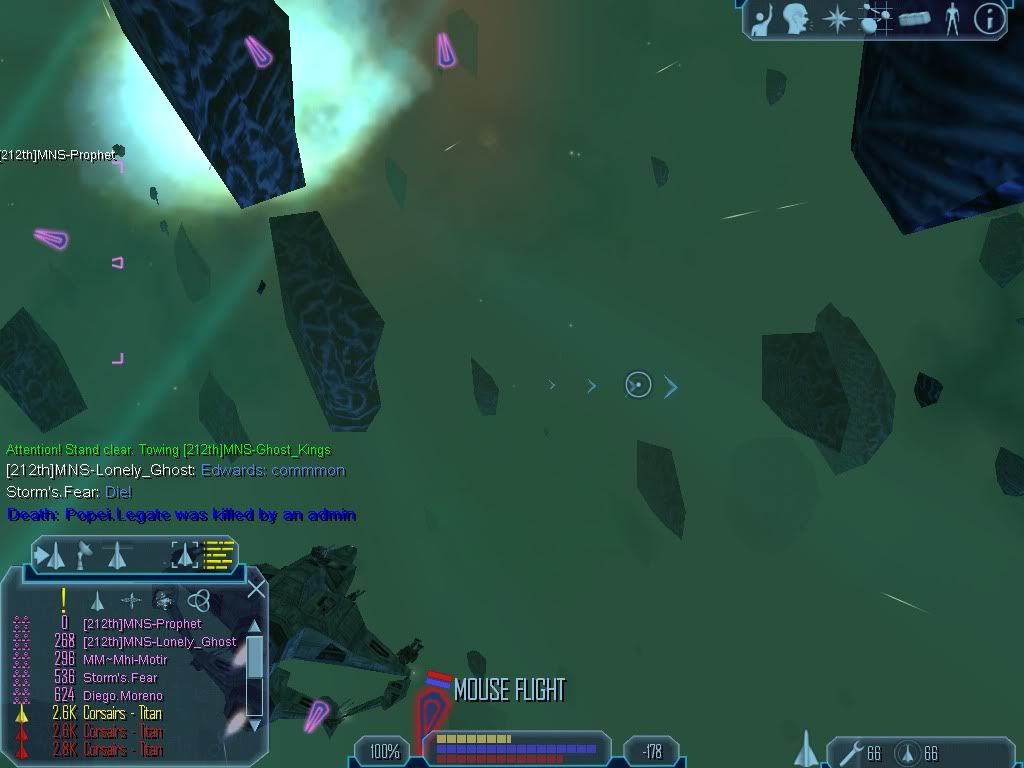Screen dimensions: 1024x768
Task: Click the contact list scroll down arrow
Action: (254, 724)
